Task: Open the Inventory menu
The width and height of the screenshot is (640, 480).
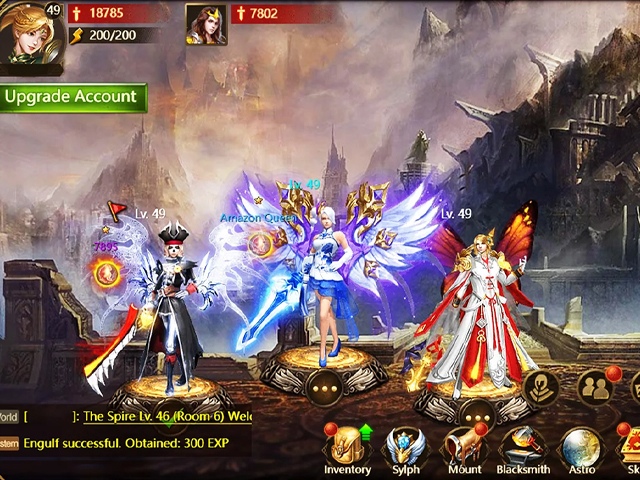Action: [x=347, y=450]
